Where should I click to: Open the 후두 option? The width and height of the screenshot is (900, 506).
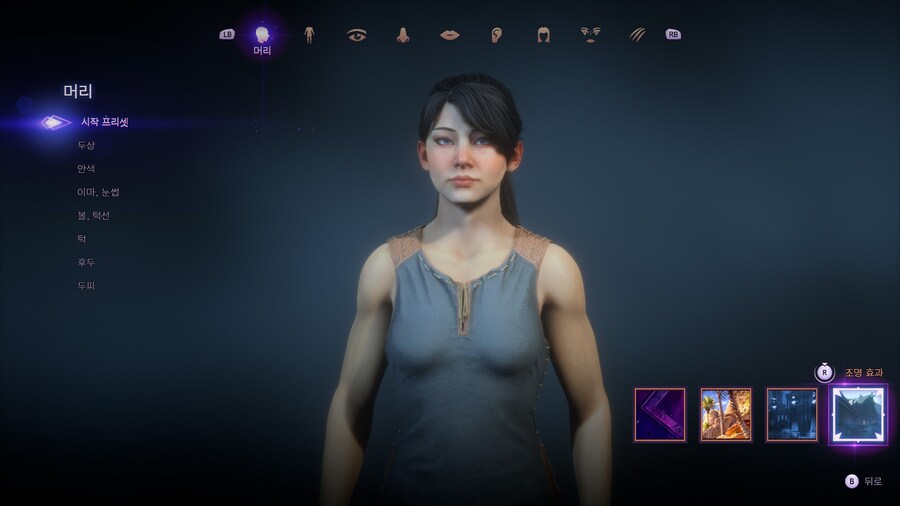click(x=86, y=262)
